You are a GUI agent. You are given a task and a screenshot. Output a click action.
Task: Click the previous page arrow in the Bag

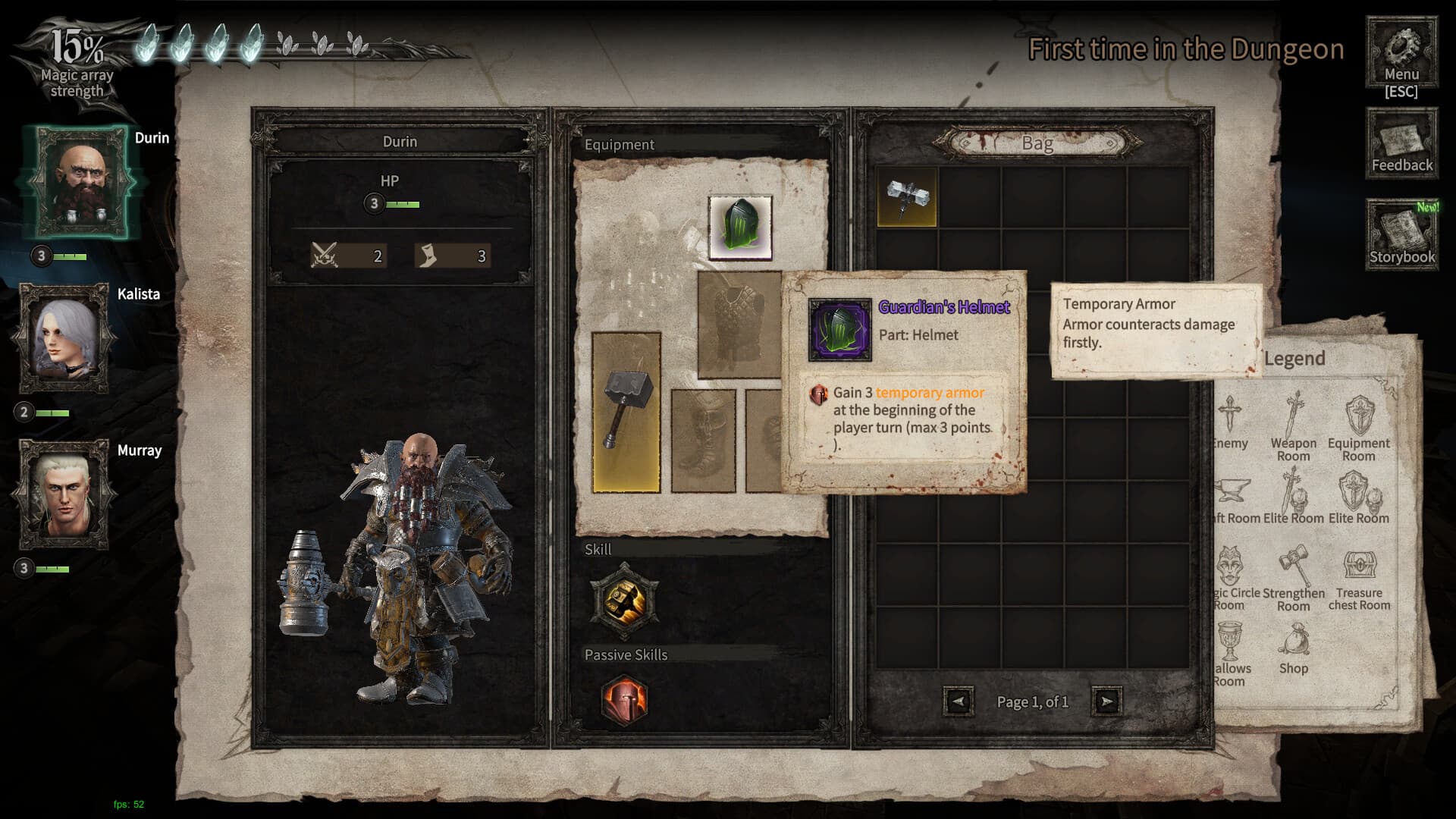click(x=957, y=701)
